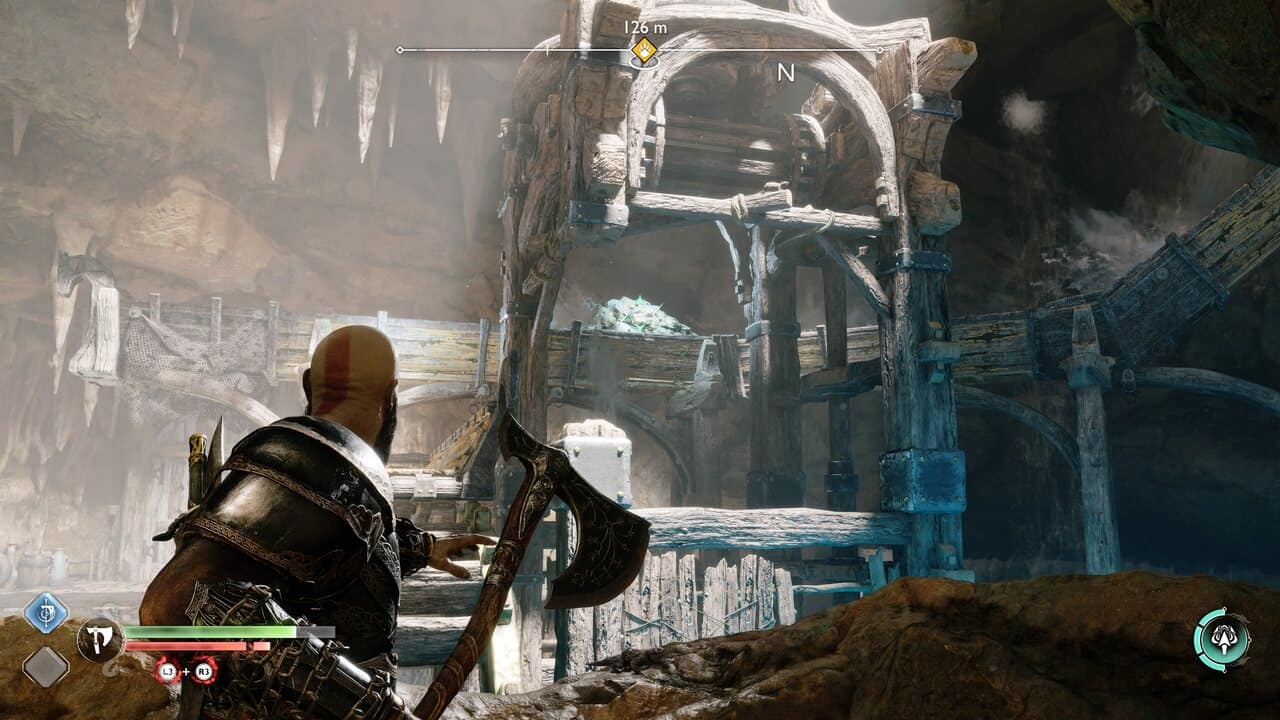The width and height of the screenshot is (1280, 720).
Task: Activate the blue runic attack diamond
Action: pos(46,612)
